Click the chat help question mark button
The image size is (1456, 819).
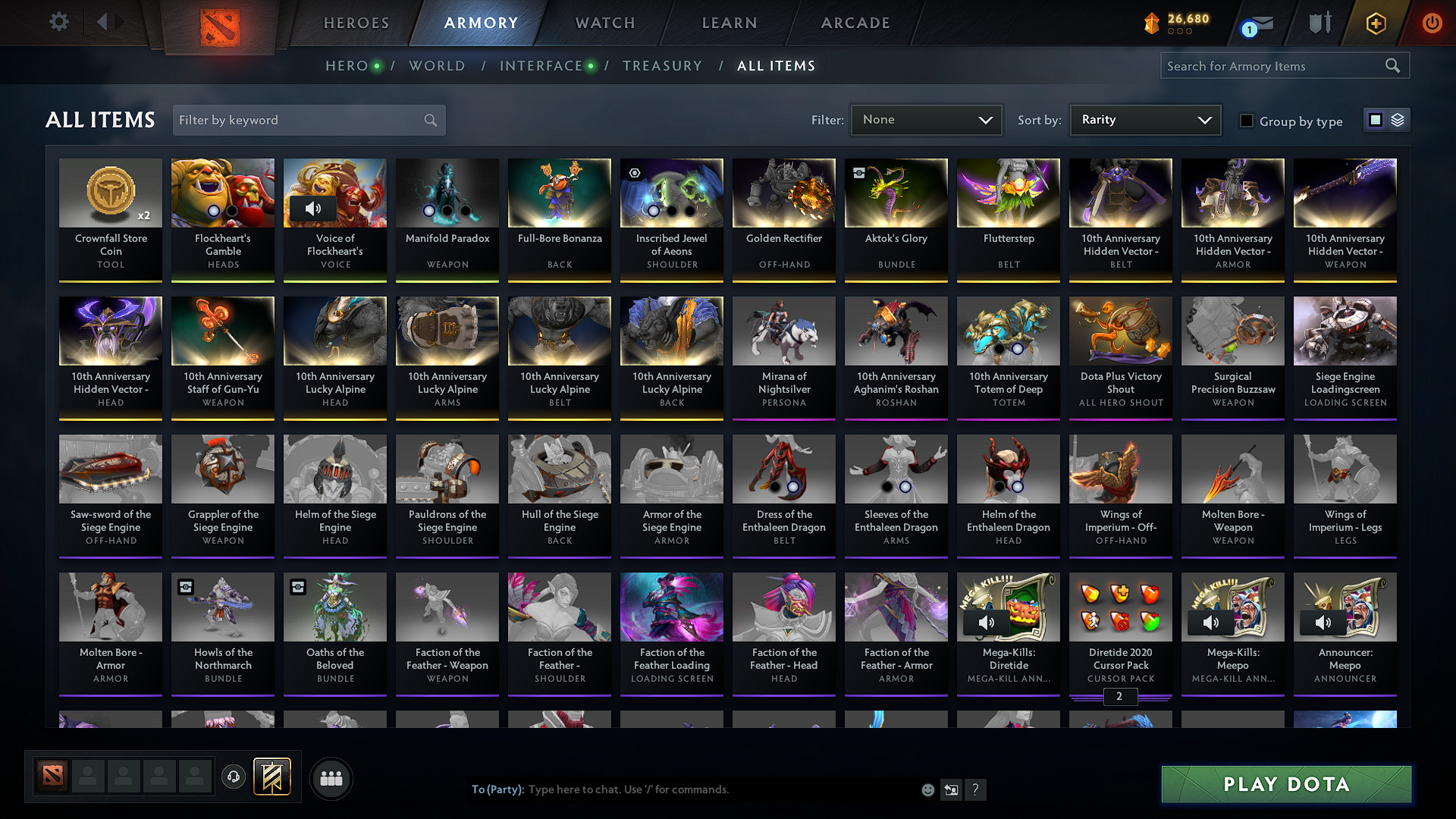point(975,789)
